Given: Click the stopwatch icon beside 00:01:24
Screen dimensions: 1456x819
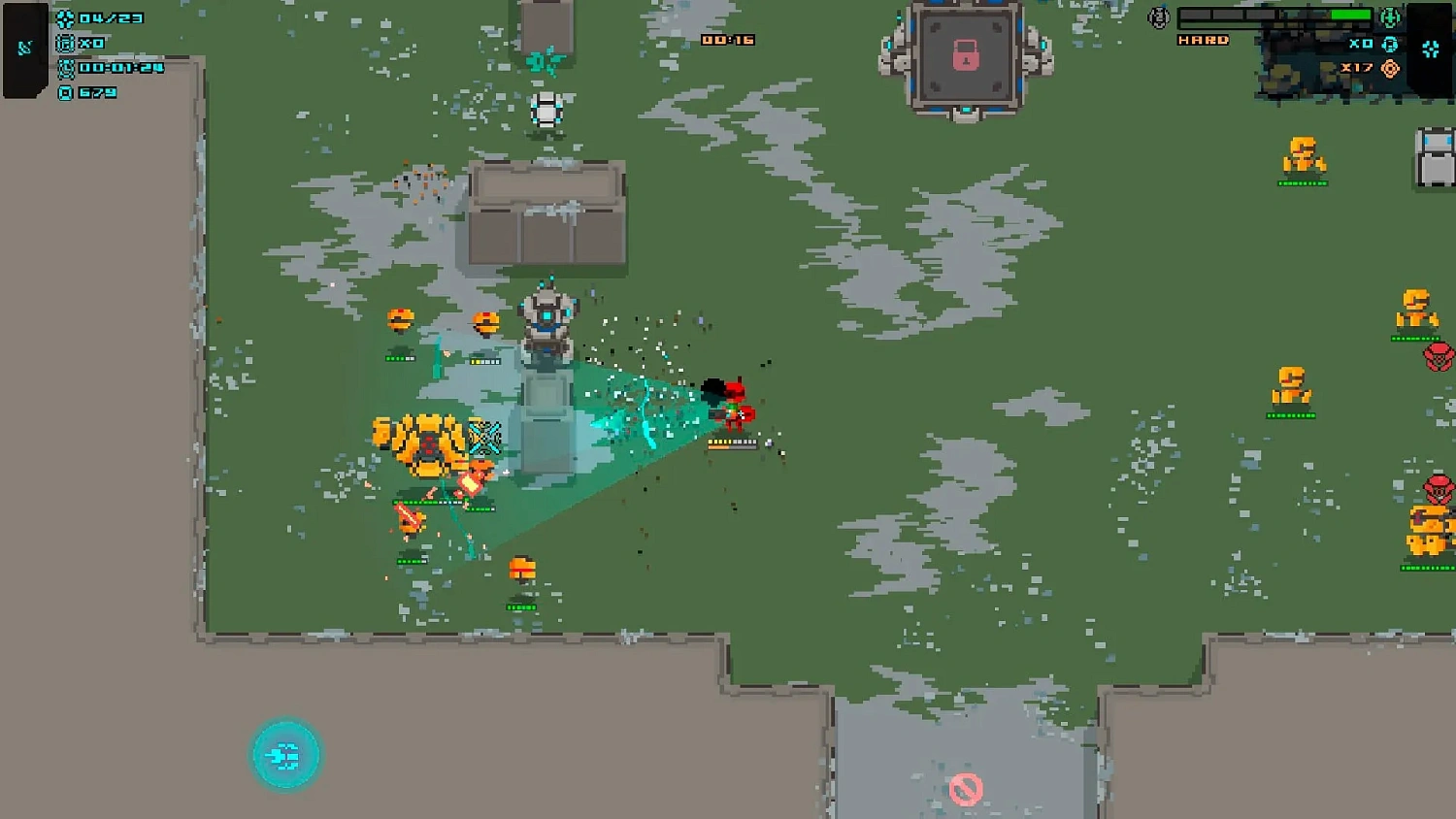Looking at the screenshot, I should pos(66,69).
